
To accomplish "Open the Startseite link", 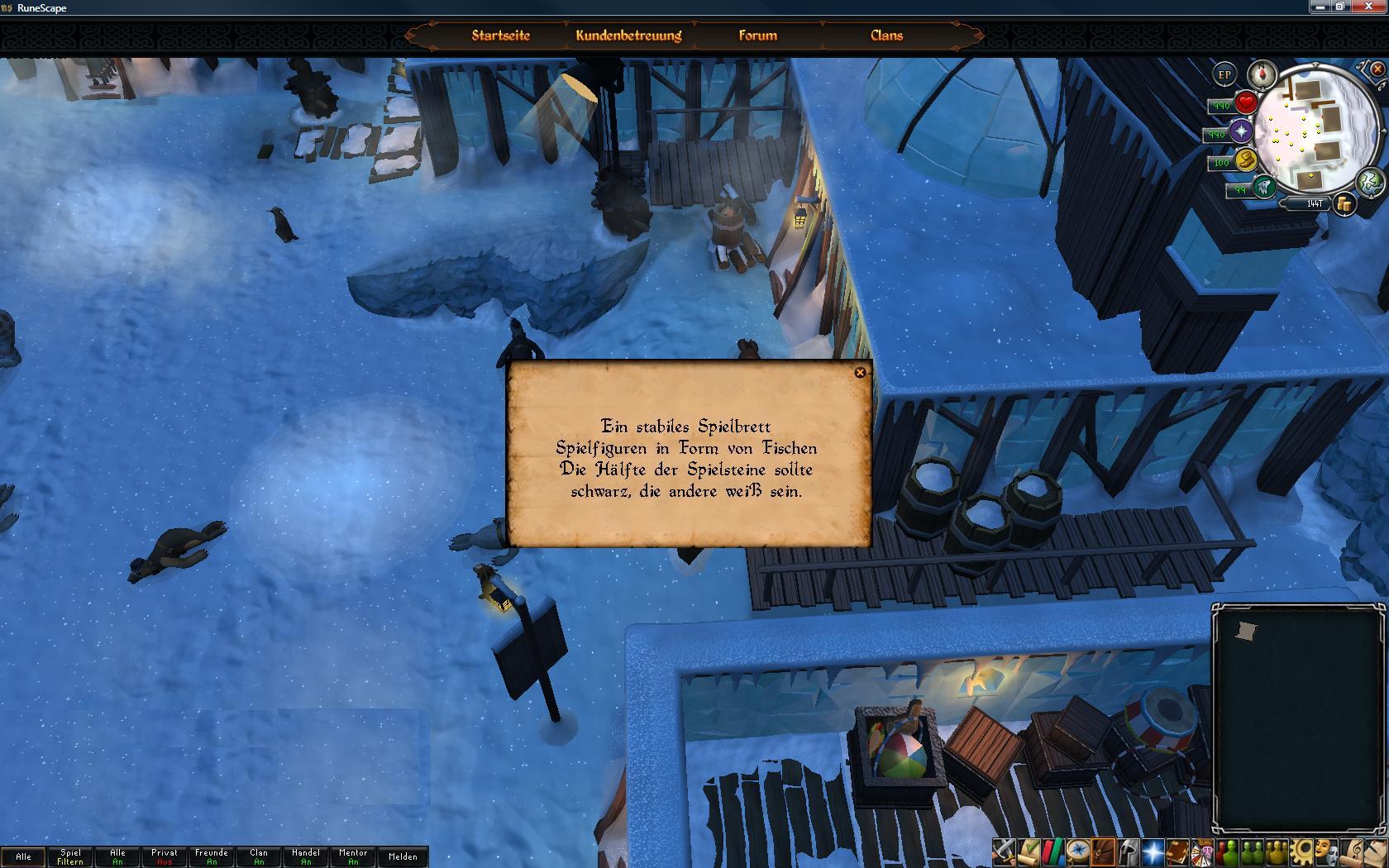I will click(500, 36).
